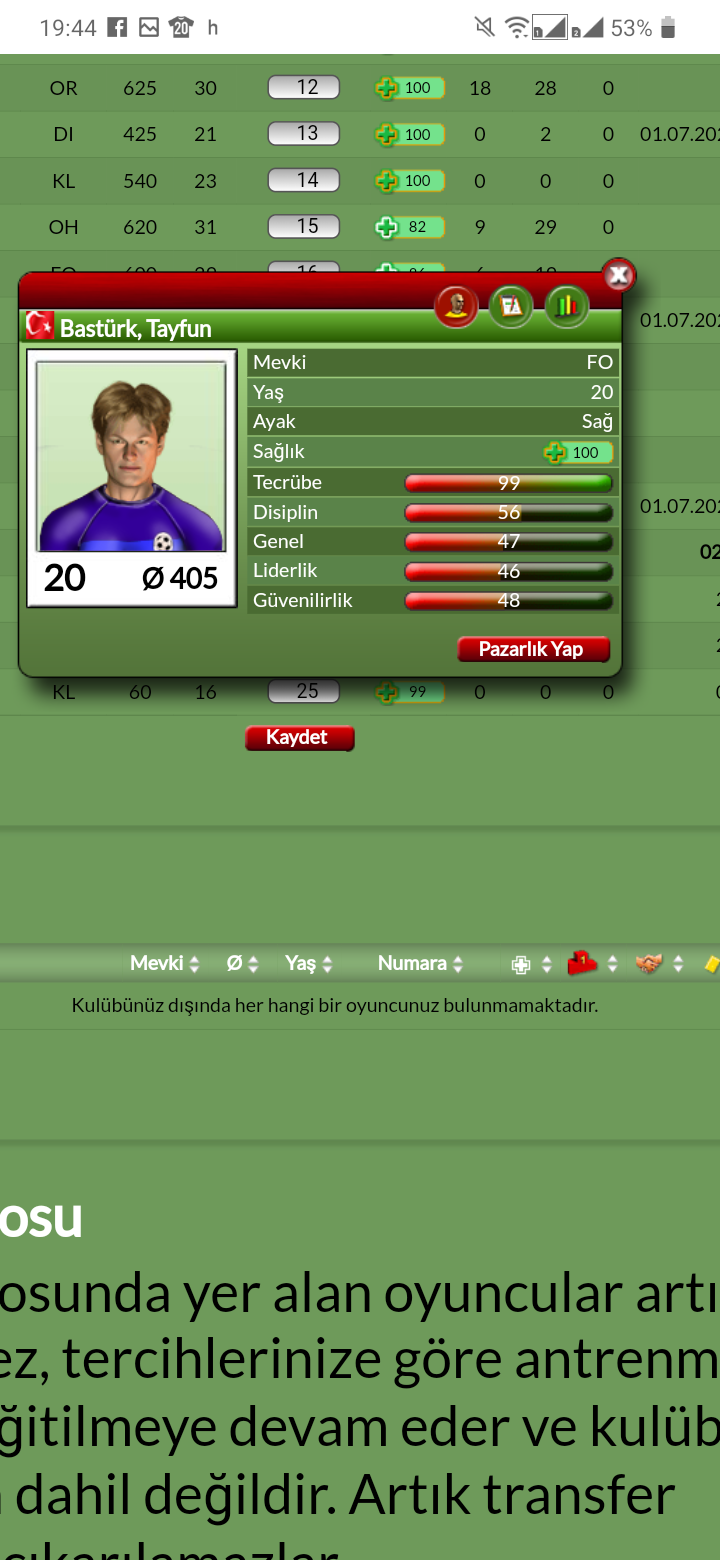Open the tactics board icon
Screen dimensions: 720x1560
[511, 305]
